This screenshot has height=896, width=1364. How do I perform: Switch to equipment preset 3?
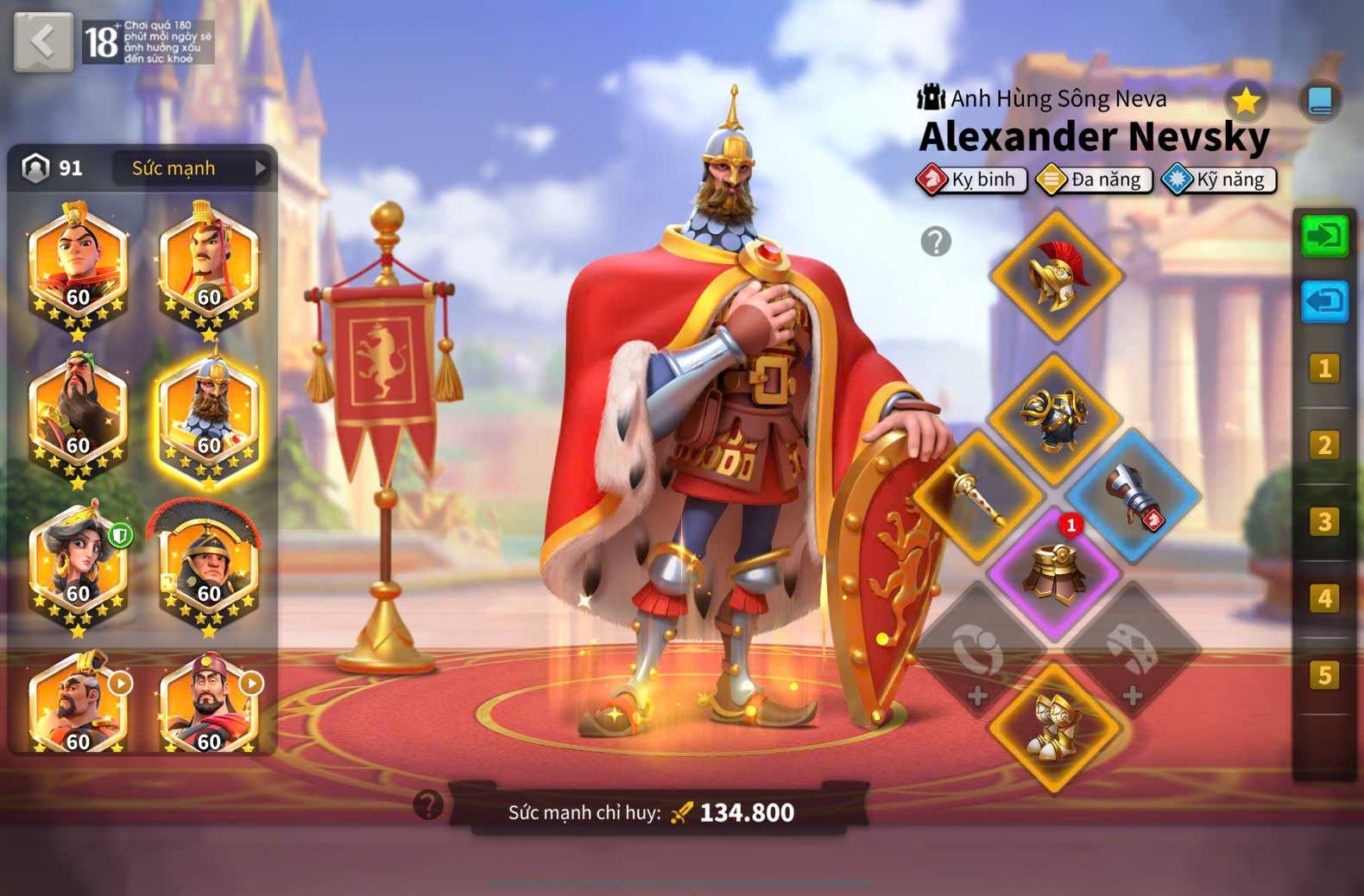(1324, 522)
